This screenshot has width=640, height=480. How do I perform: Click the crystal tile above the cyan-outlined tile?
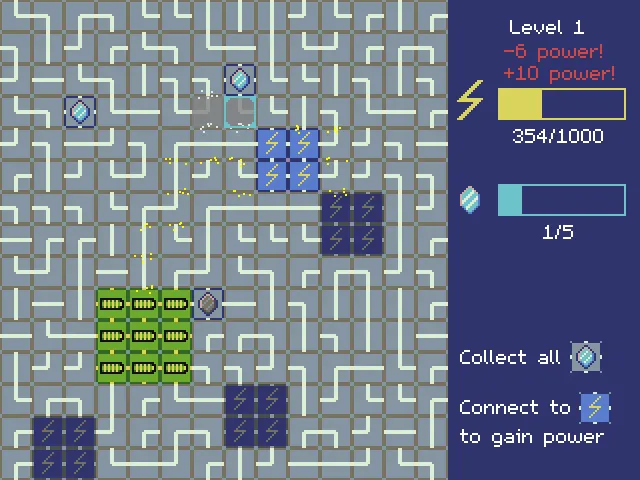(x=240, y=79)
